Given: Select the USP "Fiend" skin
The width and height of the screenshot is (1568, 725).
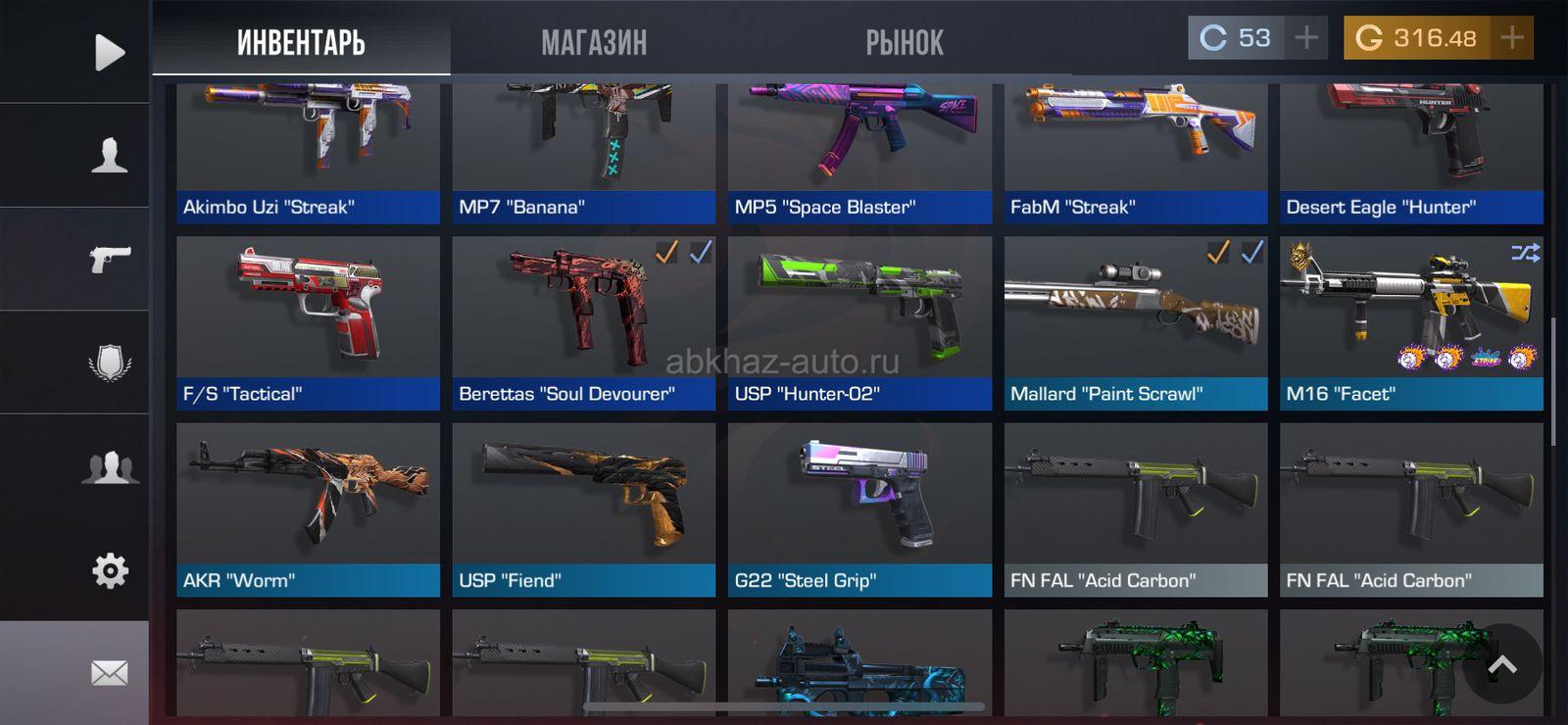Looking at the screenshot, I should coord(583,509).
